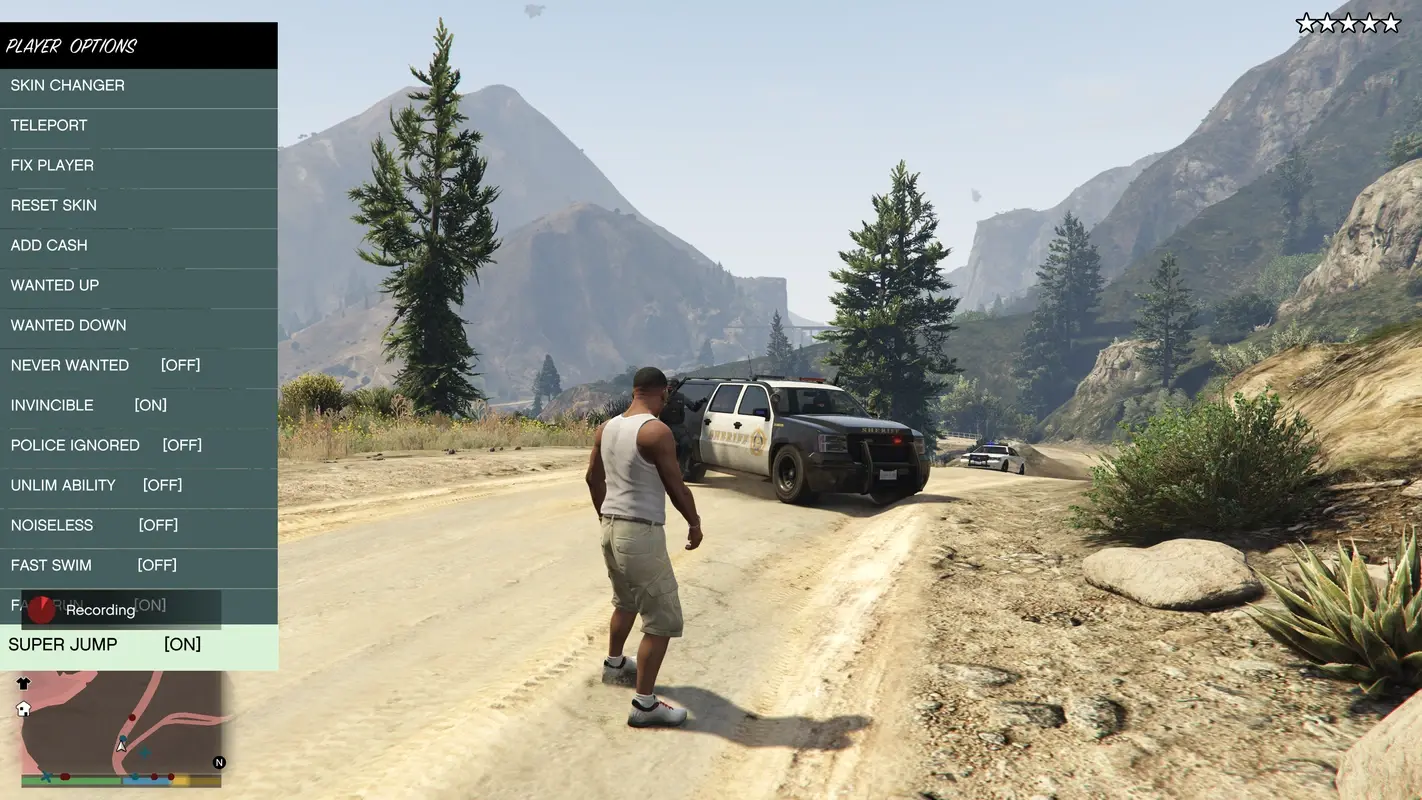Click the red Recording indicator dot

(40, 610)
